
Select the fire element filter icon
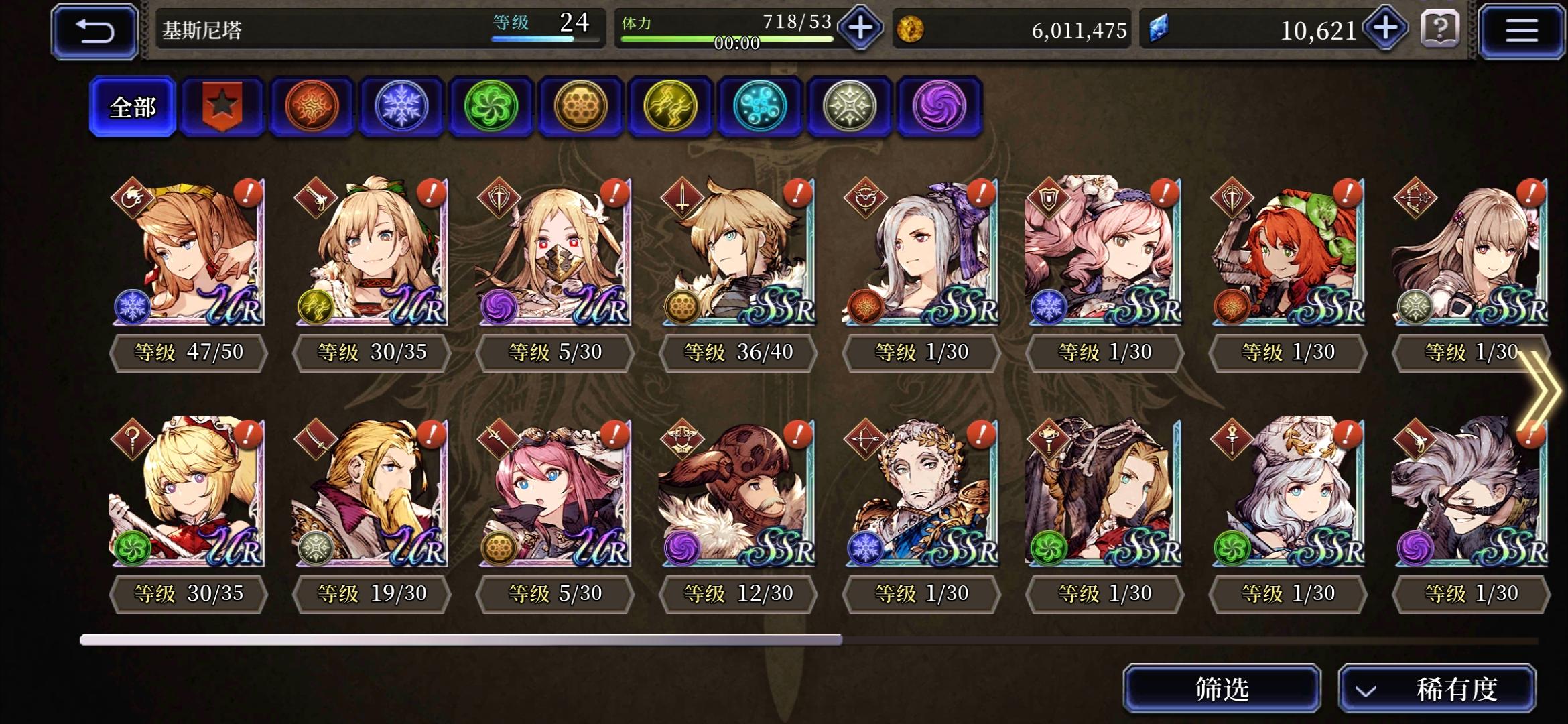(x=312, y=106)
